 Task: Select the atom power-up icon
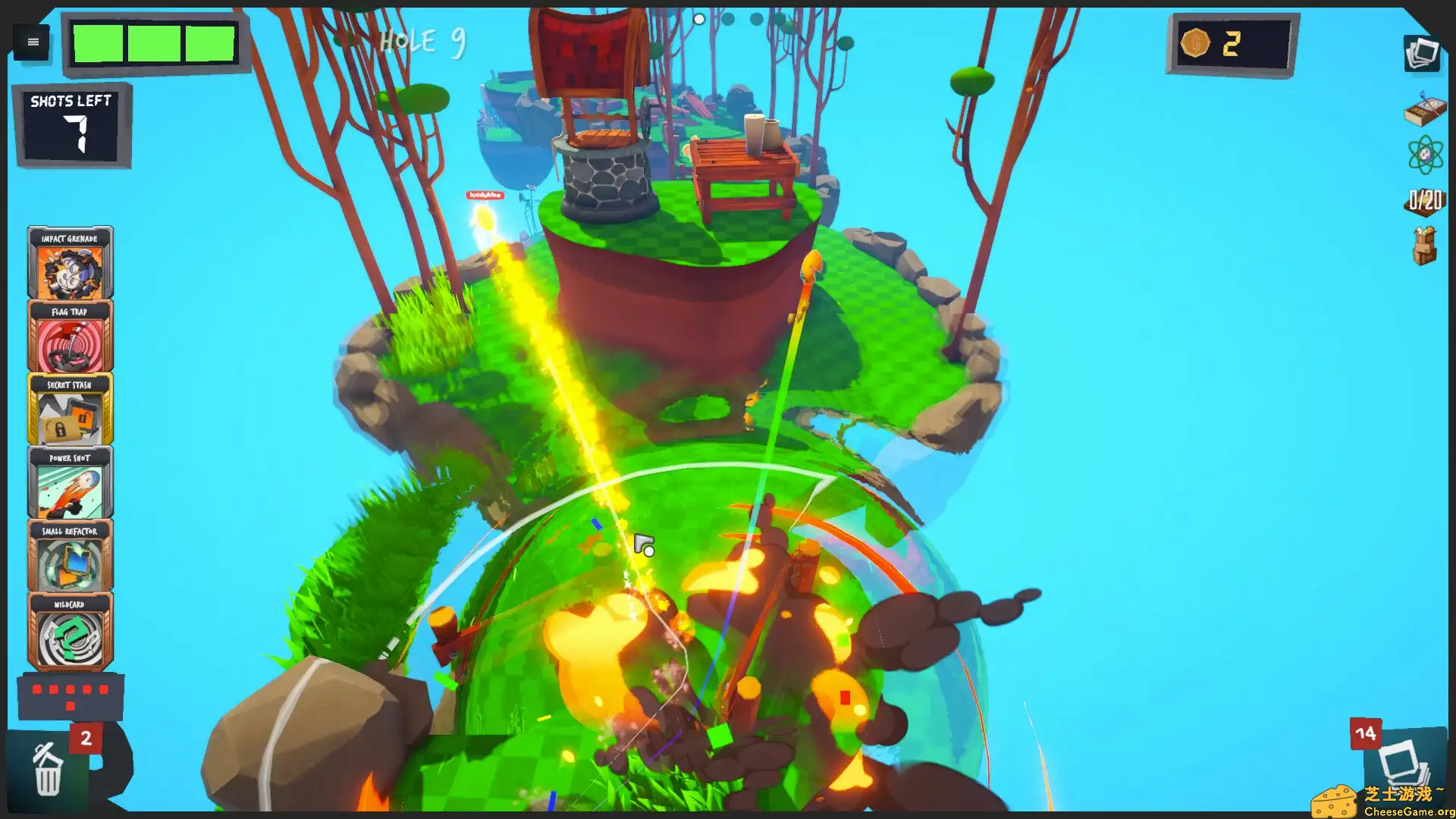click(1424, 155)
